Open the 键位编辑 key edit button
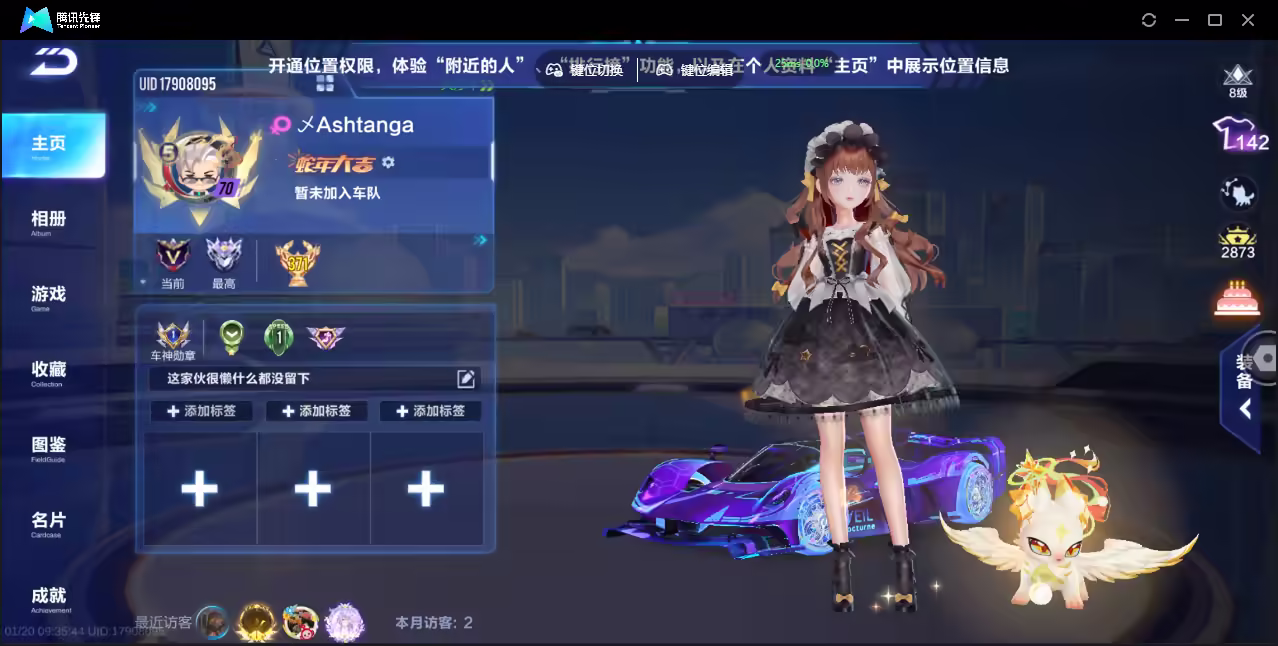The height and width of the screenshot is (646, 1278). click(x=695, y=70)
